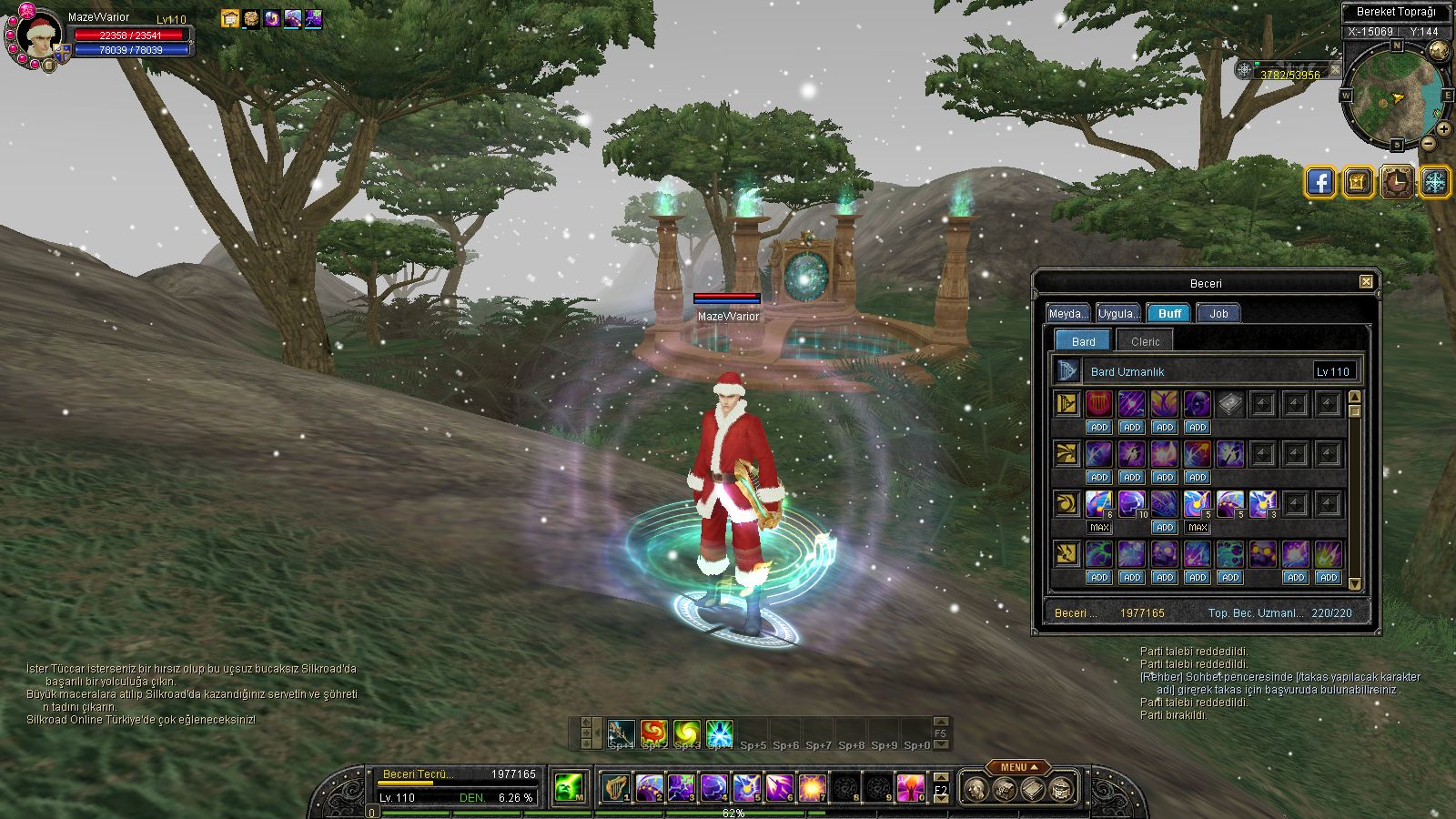Open the world map globe button
Screen dimensions: 1456x819
1439,50
